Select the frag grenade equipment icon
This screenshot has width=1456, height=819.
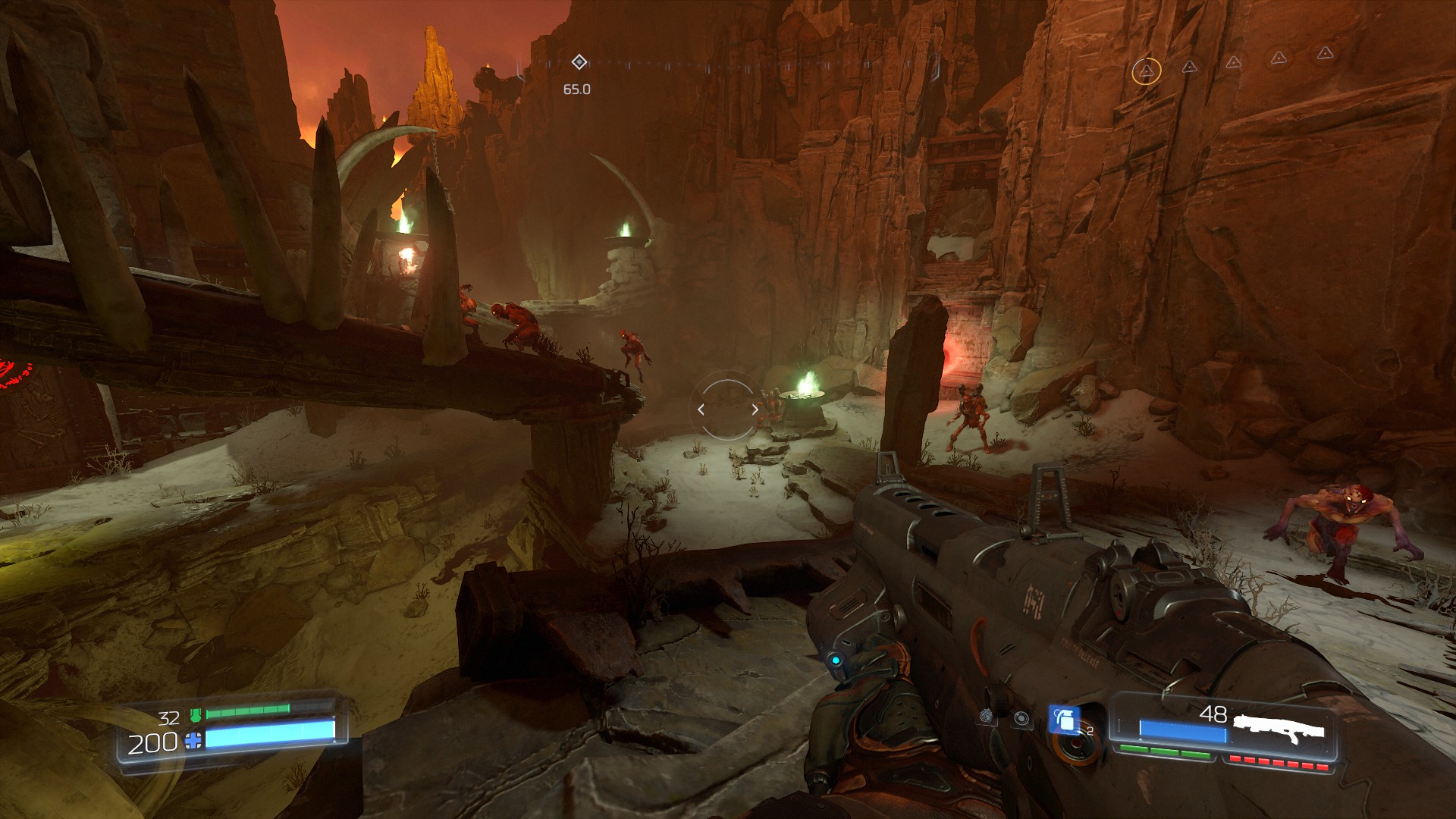pyautogui.click(x=1064, y=719)
